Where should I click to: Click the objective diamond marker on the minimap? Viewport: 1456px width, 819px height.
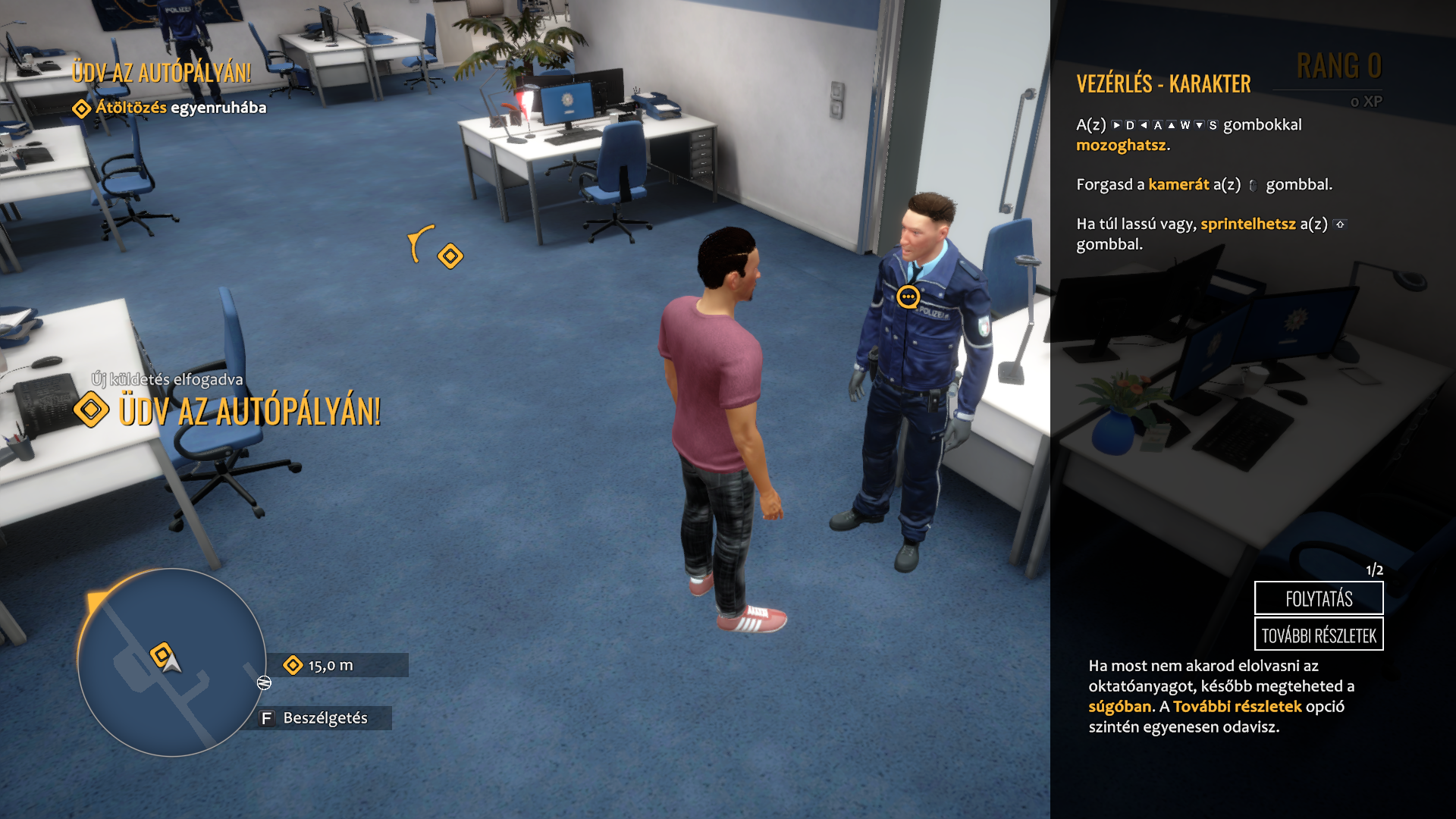pos(161,654)
